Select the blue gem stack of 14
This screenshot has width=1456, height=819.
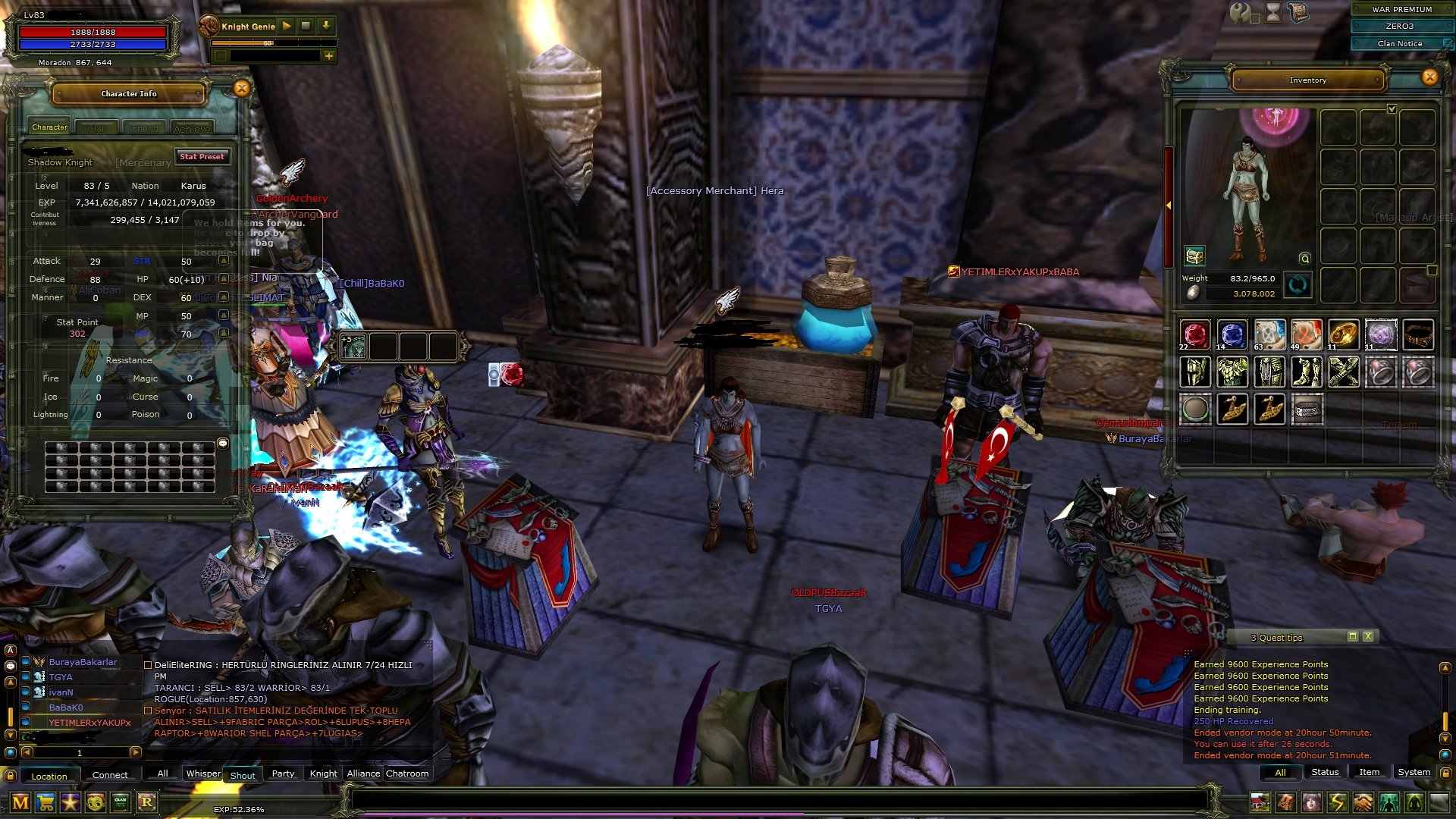pos(1232,334)
